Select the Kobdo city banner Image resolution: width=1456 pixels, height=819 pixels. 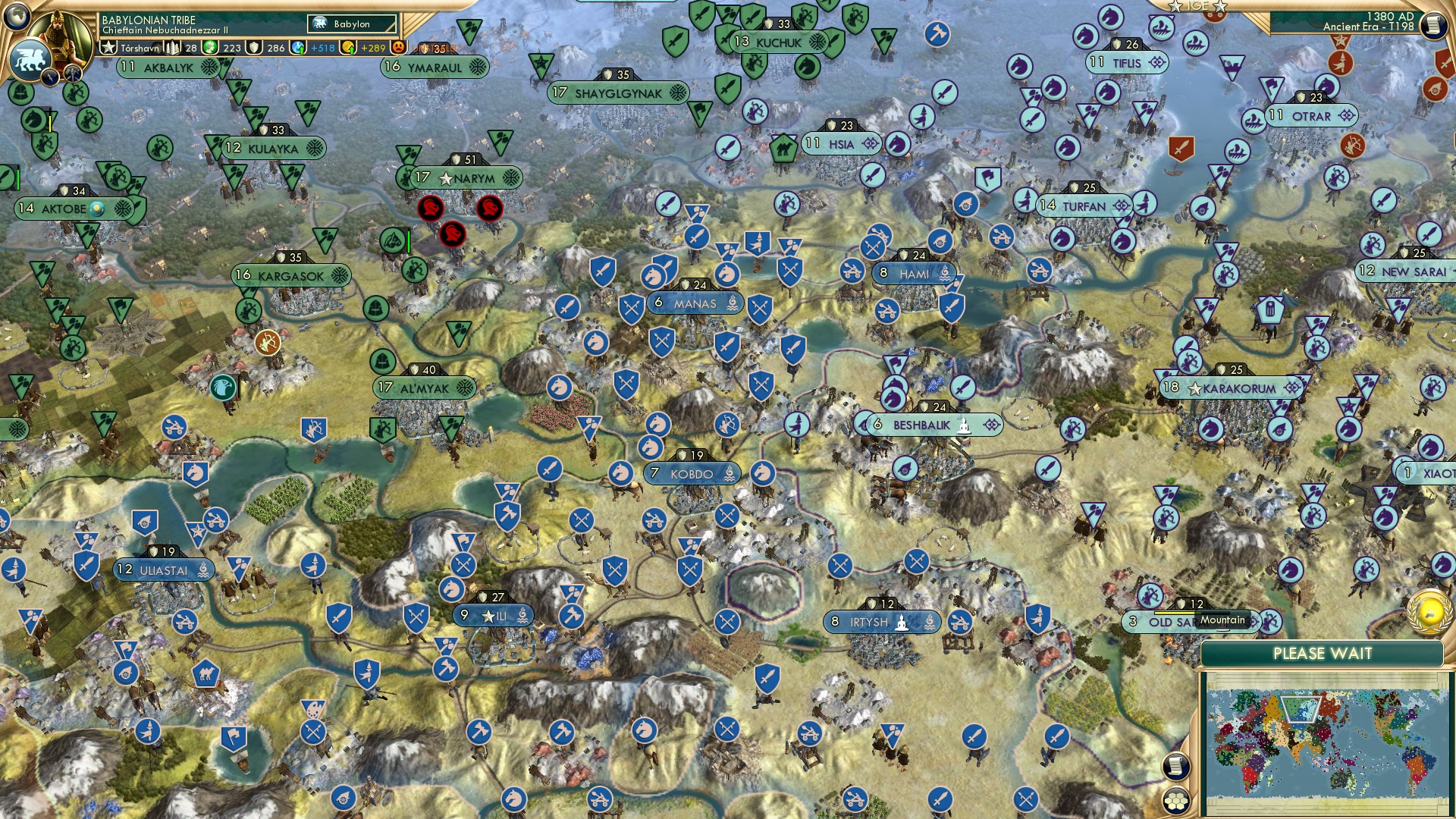pyautogui.click(x=692, y=472)
